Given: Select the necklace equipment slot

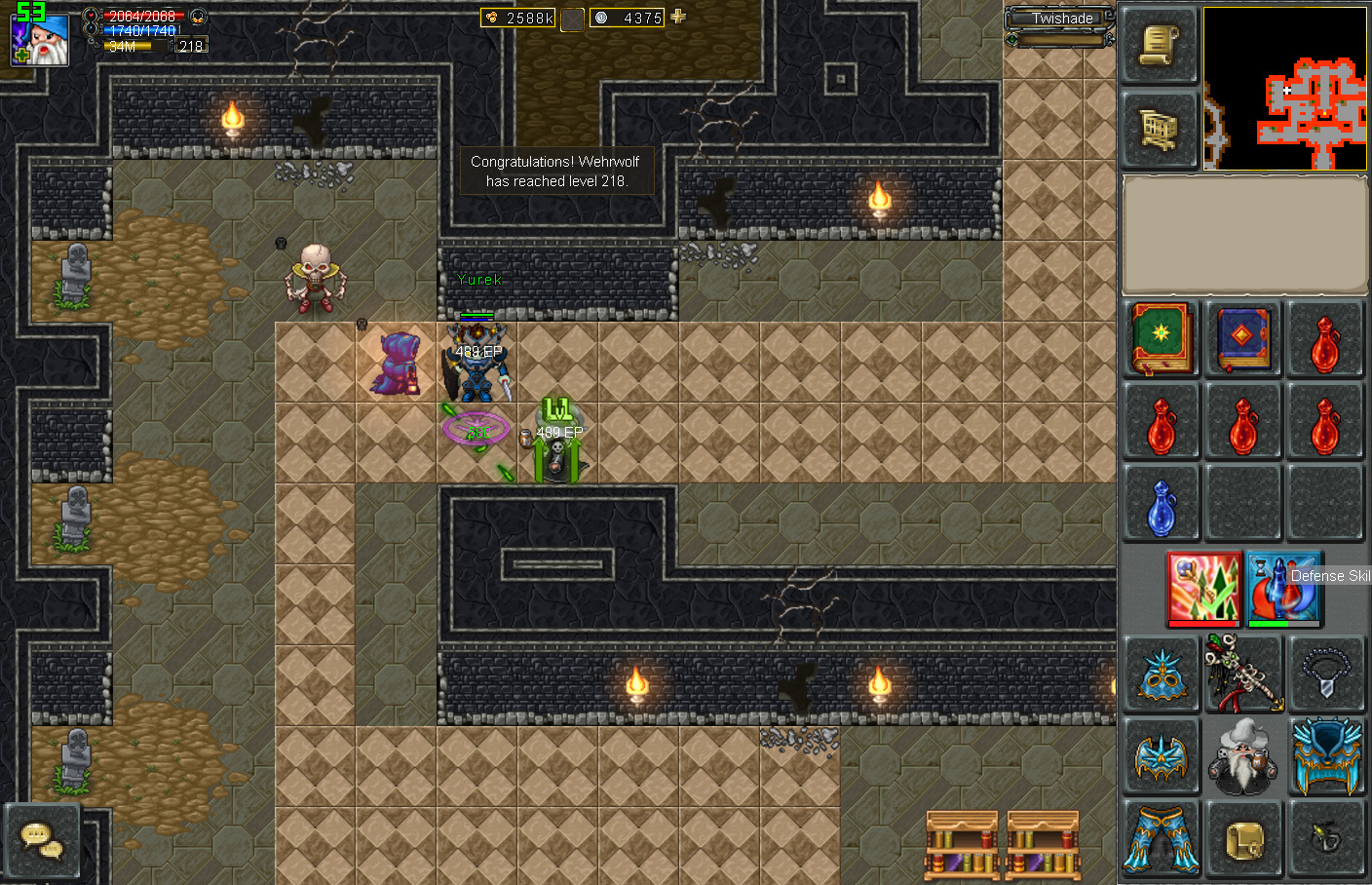Looking at the screenshot, I should pyautogui.click(x=1325, y=673).
